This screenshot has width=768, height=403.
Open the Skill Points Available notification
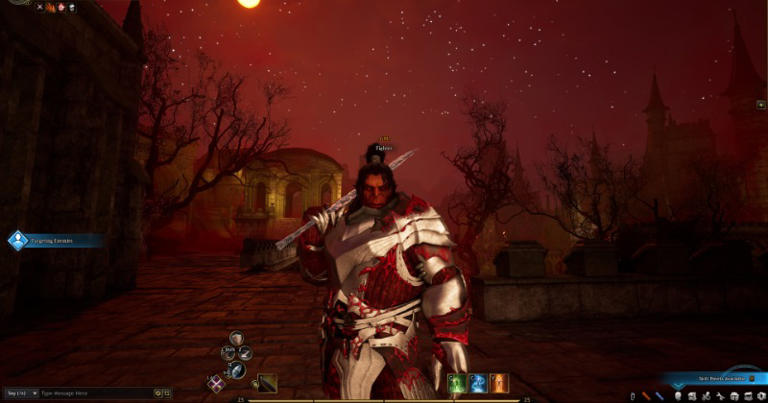[710, 379]
